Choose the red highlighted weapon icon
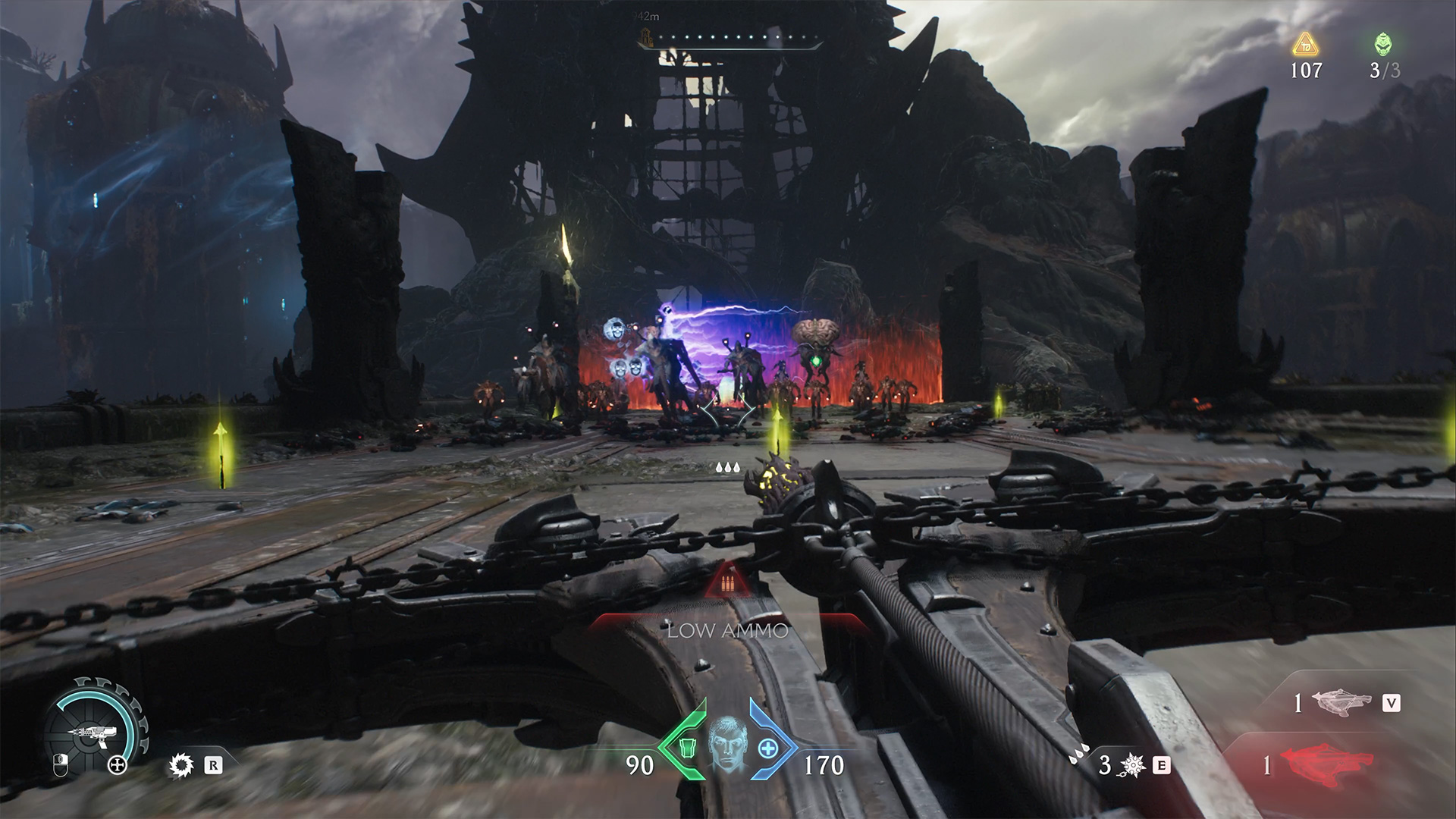 pyautogui.click(x=1326, y=764)
